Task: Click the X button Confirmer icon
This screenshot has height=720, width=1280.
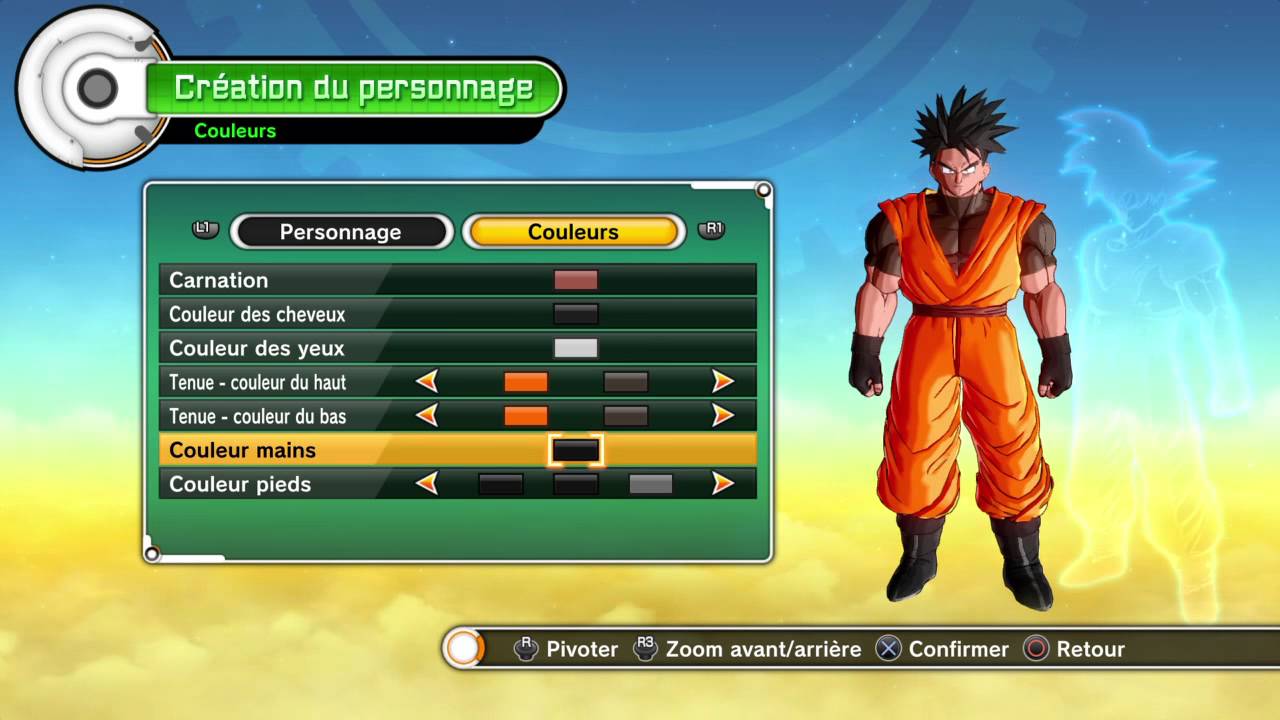Action: pyautogui.click(x=888, y=649)
